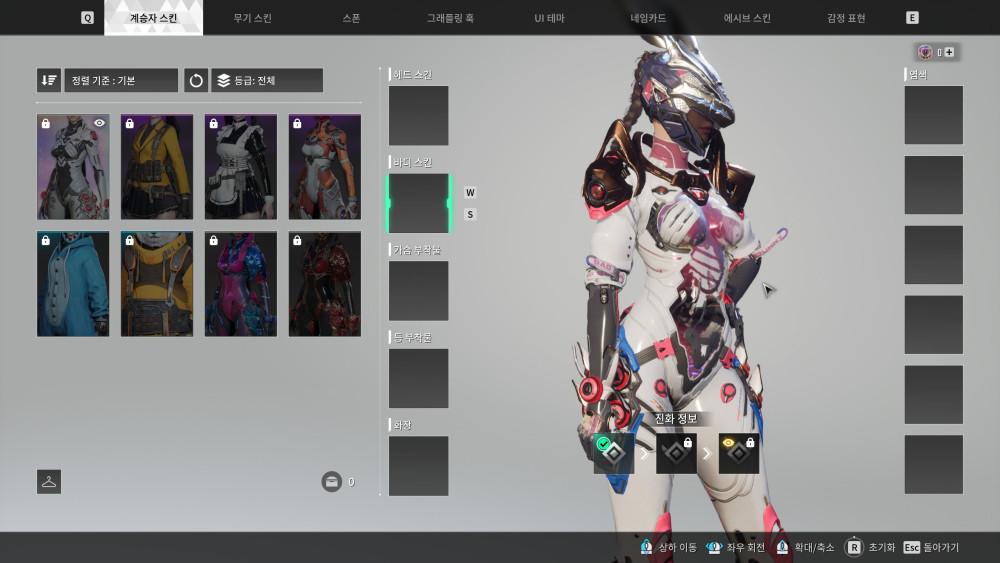The height and width of the screenshot is (563, 1000).
Task: Select the magenta and blue bodysuit skin
Action: [x=241, y=284]
